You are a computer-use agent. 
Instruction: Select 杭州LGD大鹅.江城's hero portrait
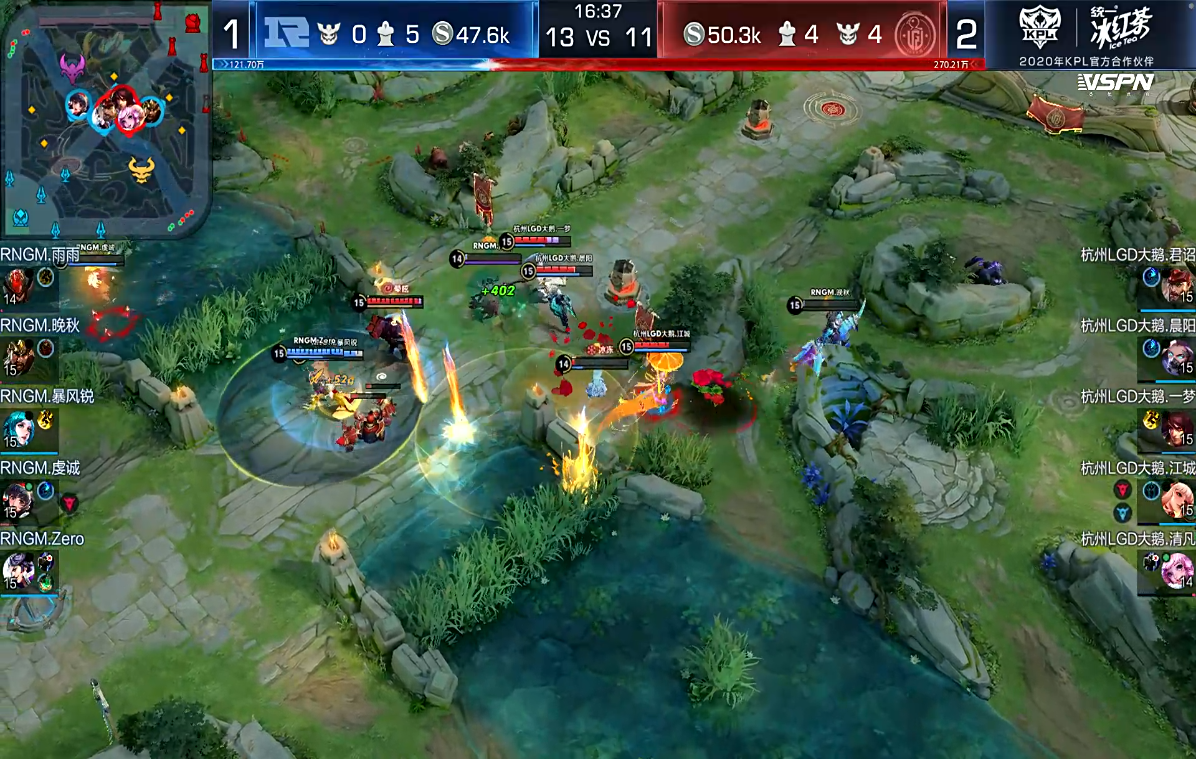pos(1178,499)
